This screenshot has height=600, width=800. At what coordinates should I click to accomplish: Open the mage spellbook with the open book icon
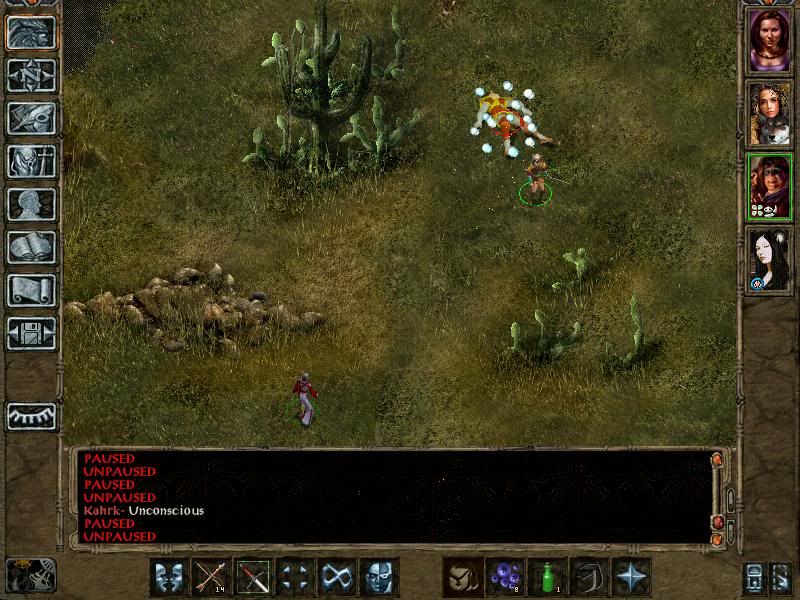(31, 247)
